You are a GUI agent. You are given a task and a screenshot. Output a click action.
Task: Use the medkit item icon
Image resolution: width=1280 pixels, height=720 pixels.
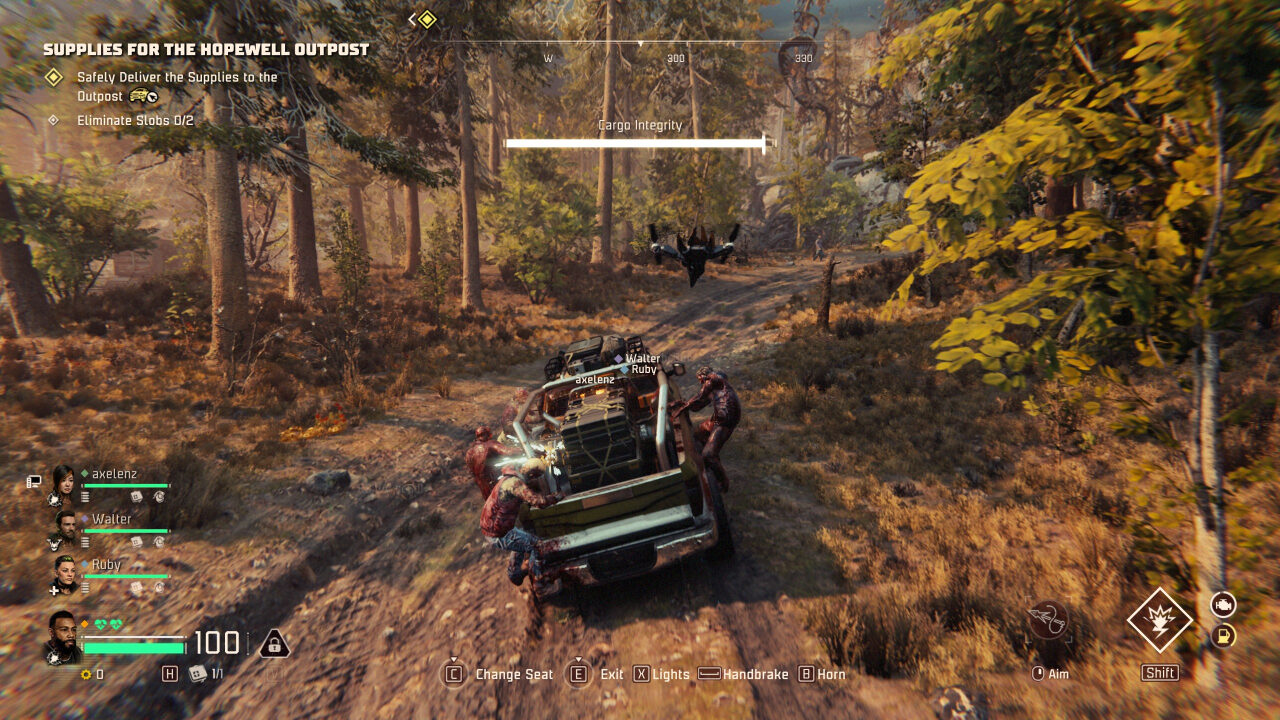coord(198,674)
